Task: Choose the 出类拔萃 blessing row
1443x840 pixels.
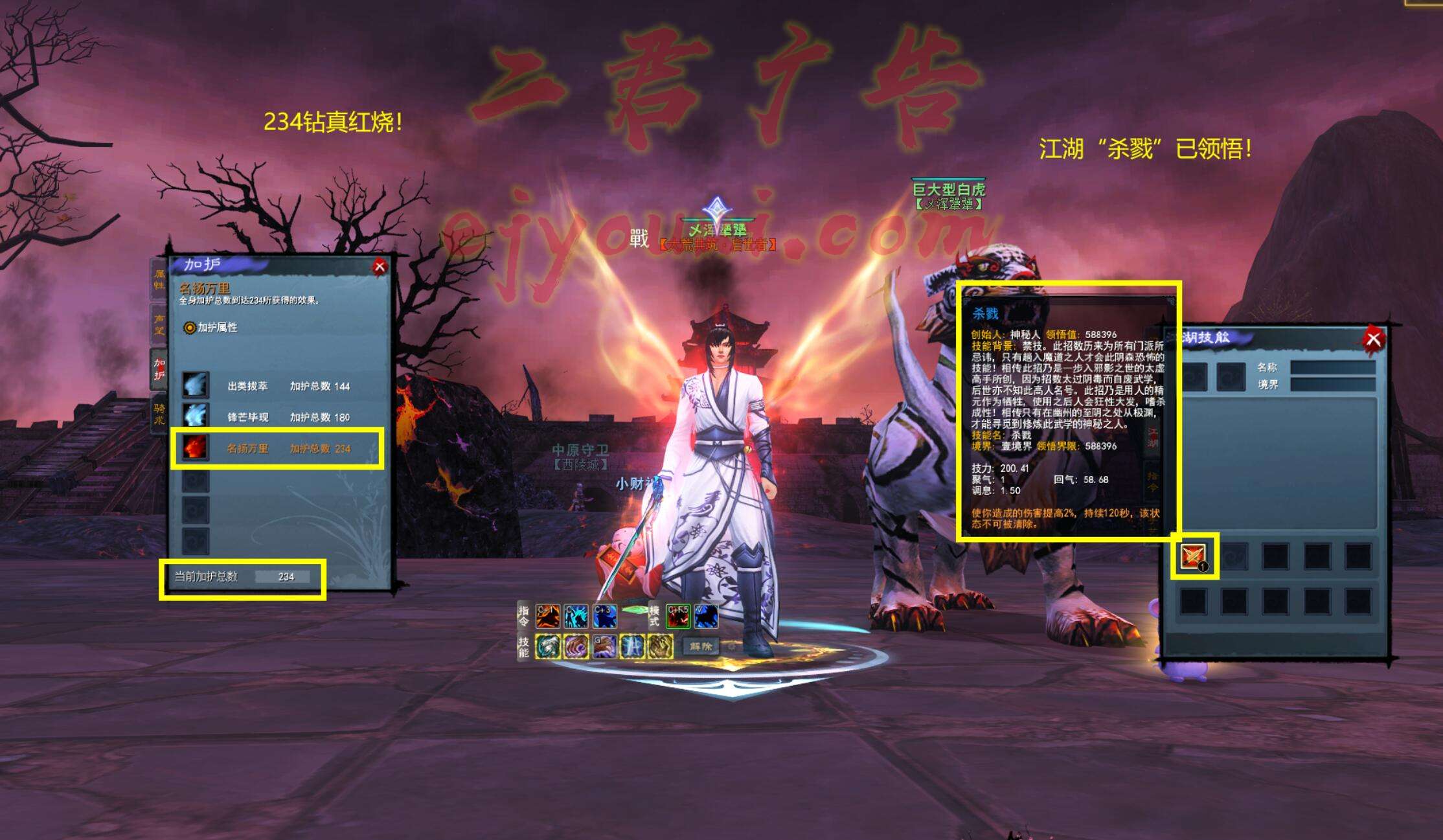Action: click(x=278, y=386)
